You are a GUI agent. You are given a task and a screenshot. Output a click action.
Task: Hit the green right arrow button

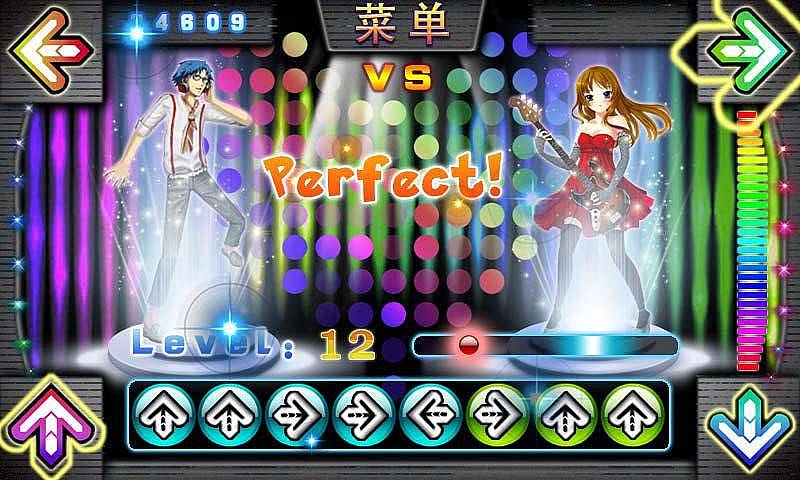point(750,46)
